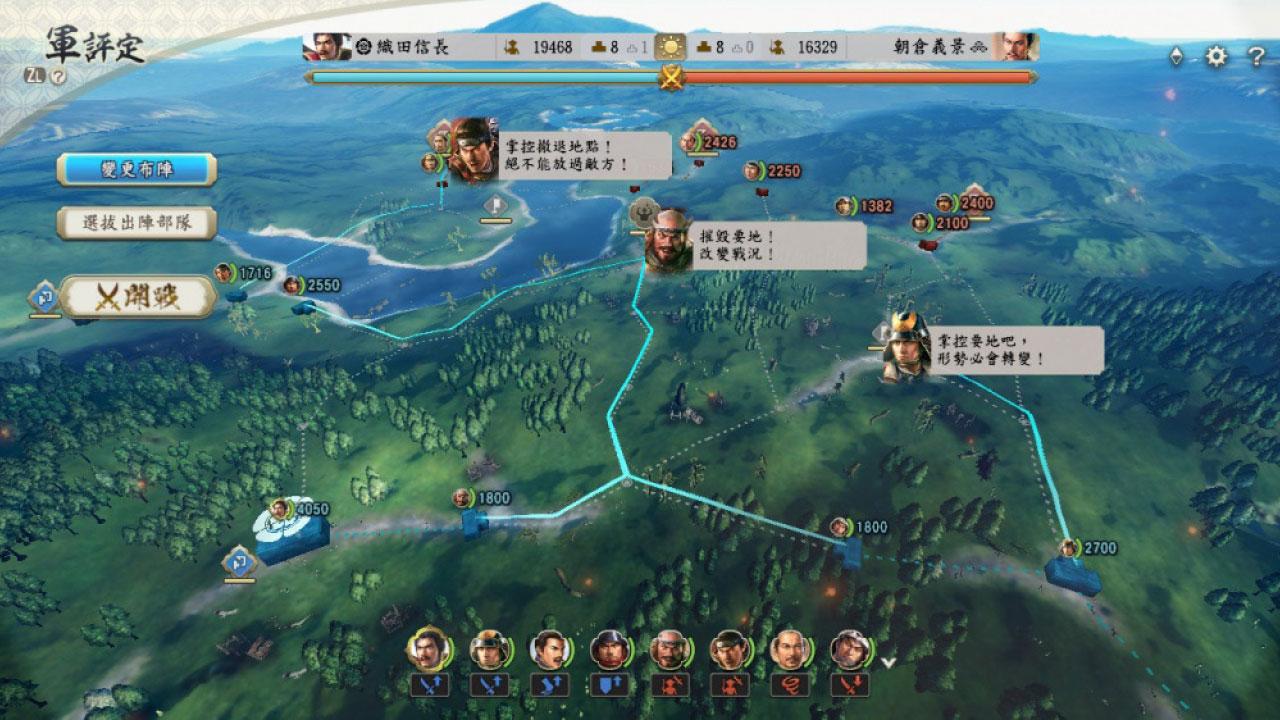Select the enemy unit with 1382 troops
This screenshot has width=1280, height=720.
[846, 207]
